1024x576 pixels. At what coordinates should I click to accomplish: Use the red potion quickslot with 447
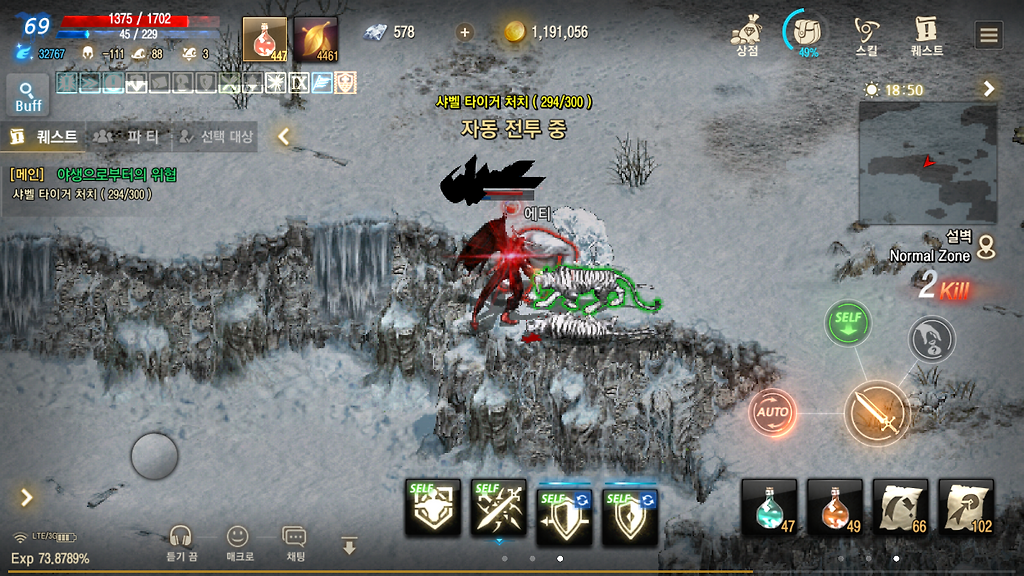(265, 40)
